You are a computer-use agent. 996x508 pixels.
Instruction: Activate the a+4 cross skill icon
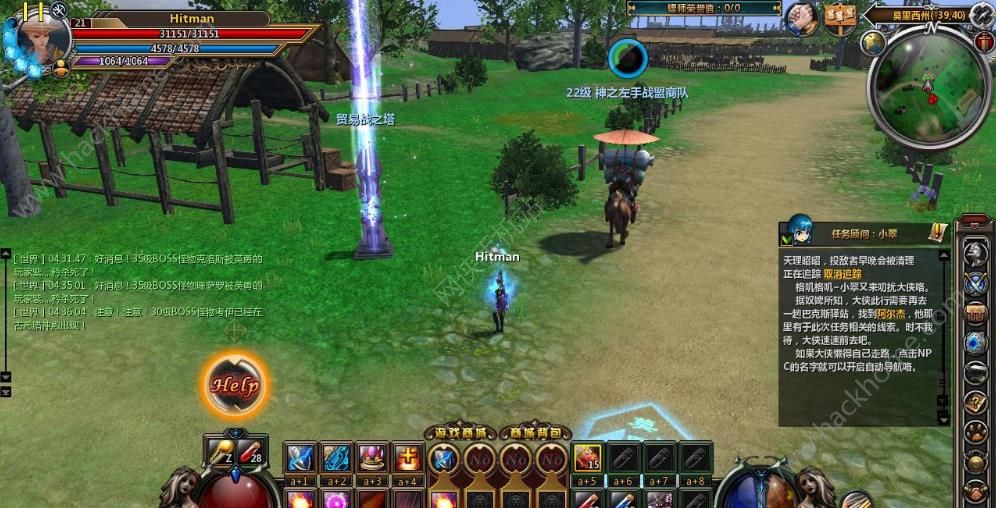[407, 458]
